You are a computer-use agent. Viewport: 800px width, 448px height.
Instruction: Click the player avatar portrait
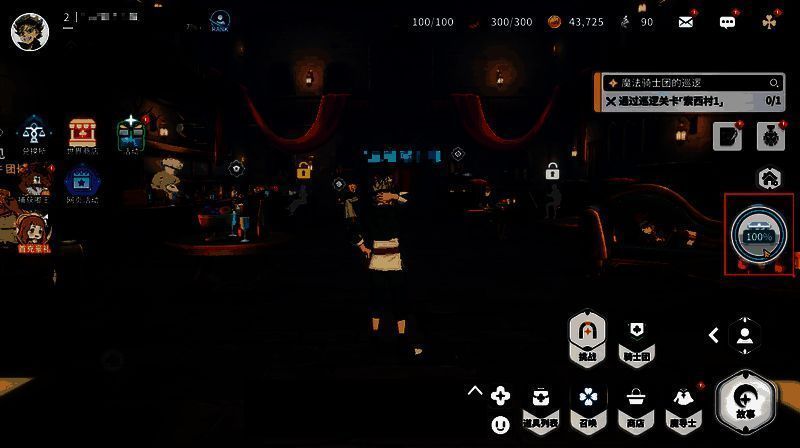click(30, 31)
